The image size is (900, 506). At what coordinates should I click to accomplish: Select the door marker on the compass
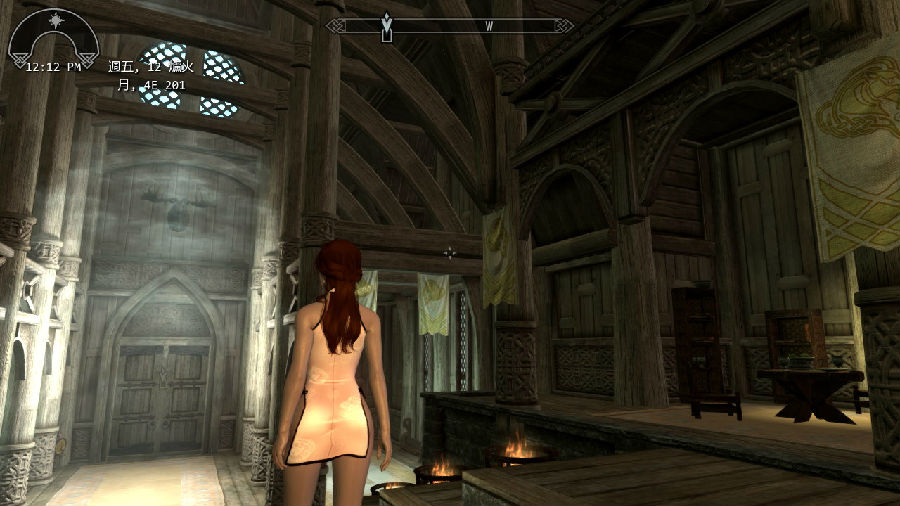pos(387,26)
